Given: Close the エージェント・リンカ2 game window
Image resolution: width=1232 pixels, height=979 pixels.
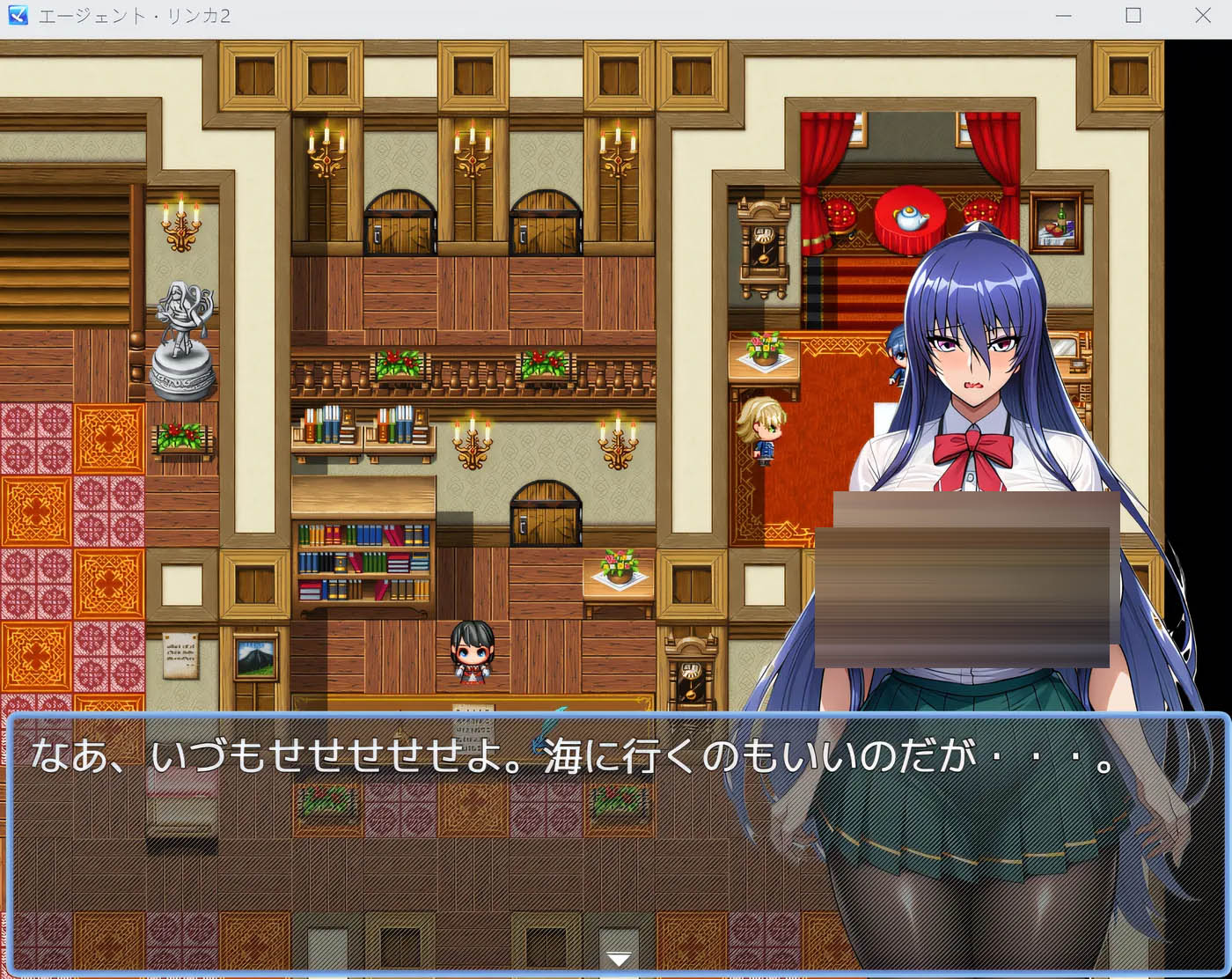Looking at the screenshot, I should tap(1204, 15).
